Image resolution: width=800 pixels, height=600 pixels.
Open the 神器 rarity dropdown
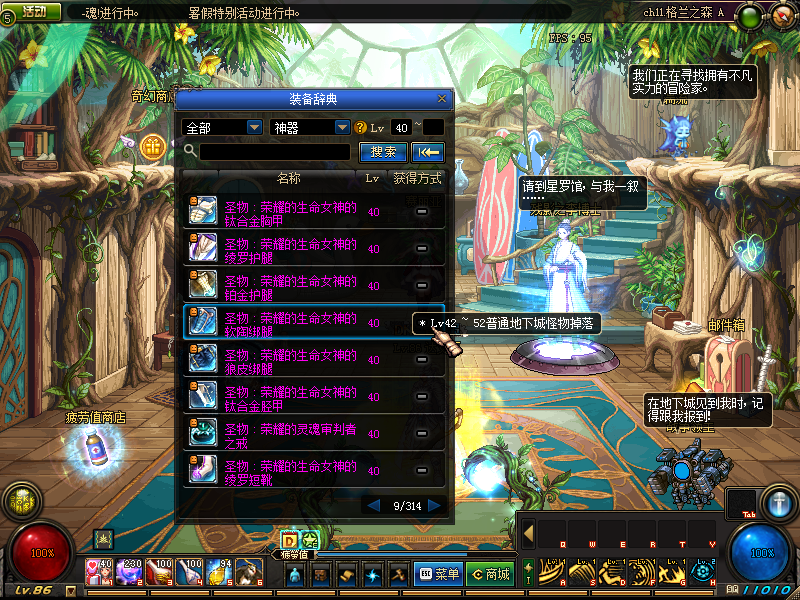tap(310, 128)
